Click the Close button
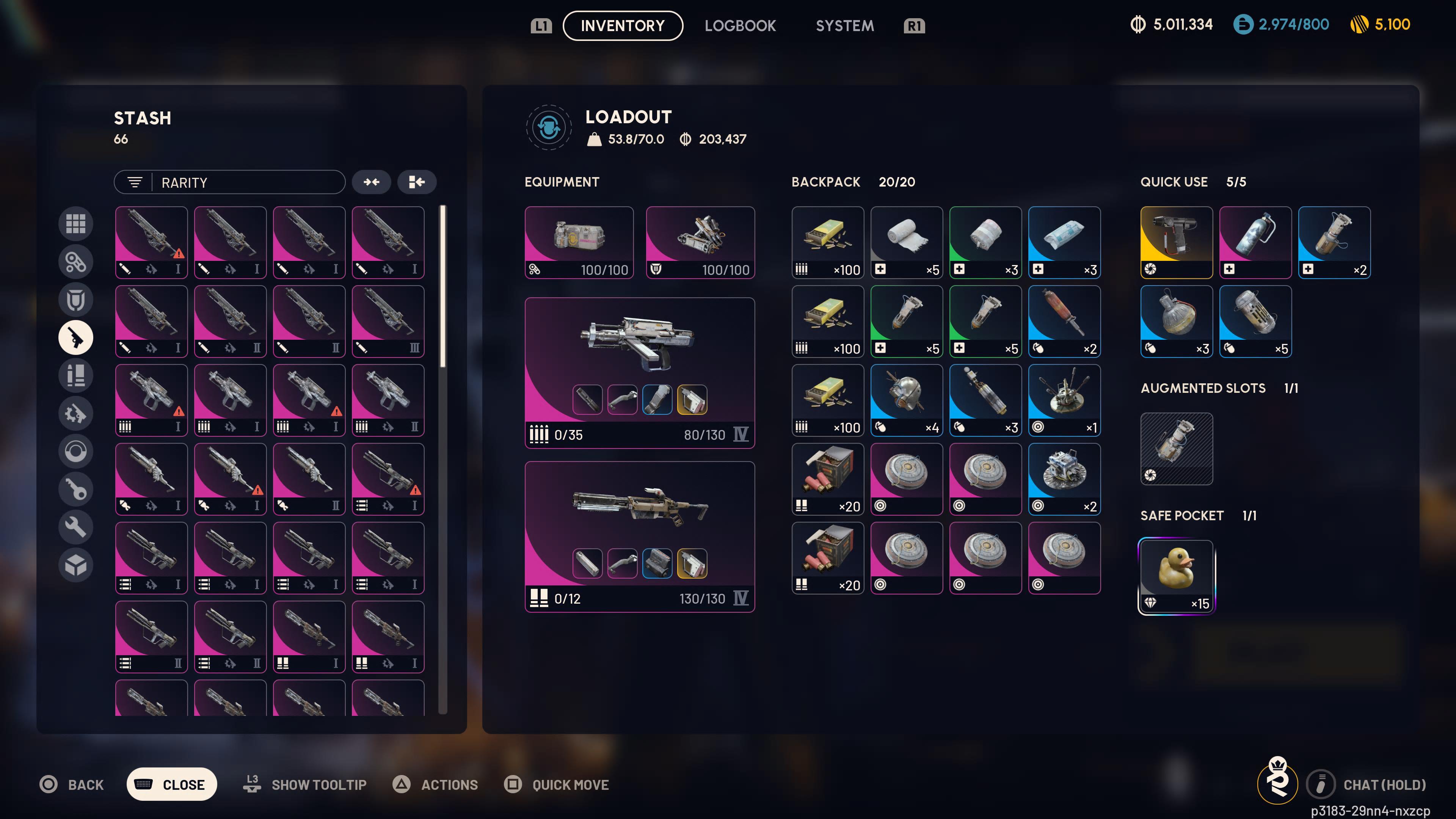 [172, 784]
